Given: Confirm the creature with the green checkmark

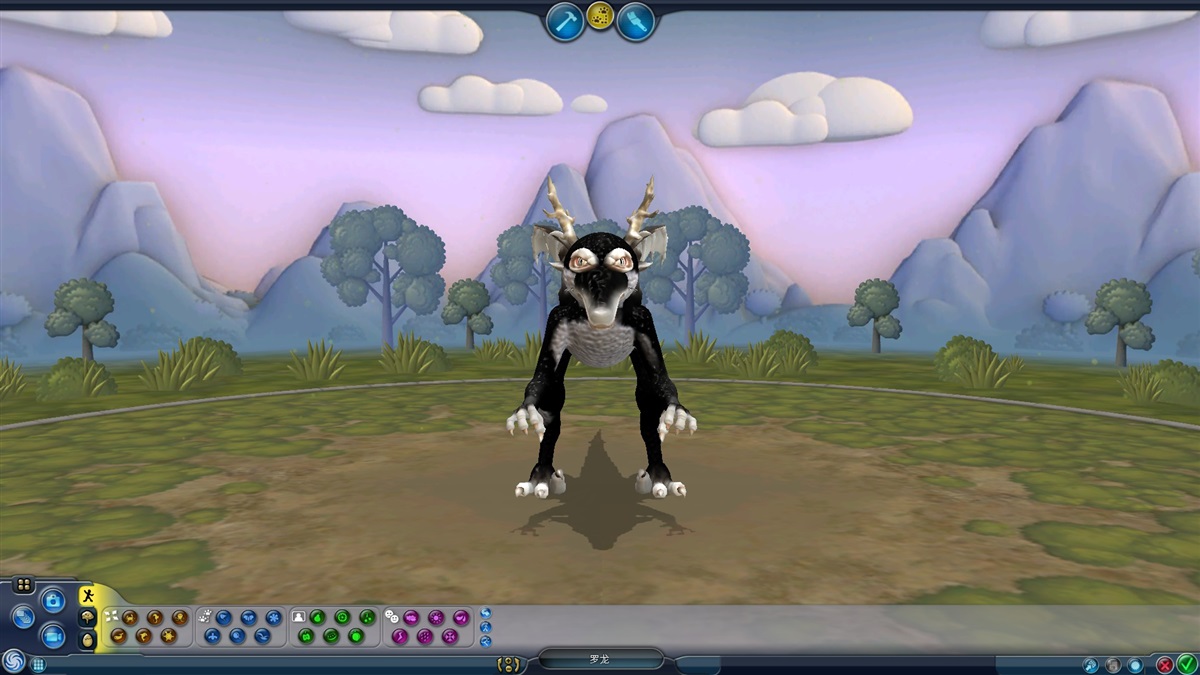Looking at the screenshot, I should pyautogui.click(x=1187, y=663).
